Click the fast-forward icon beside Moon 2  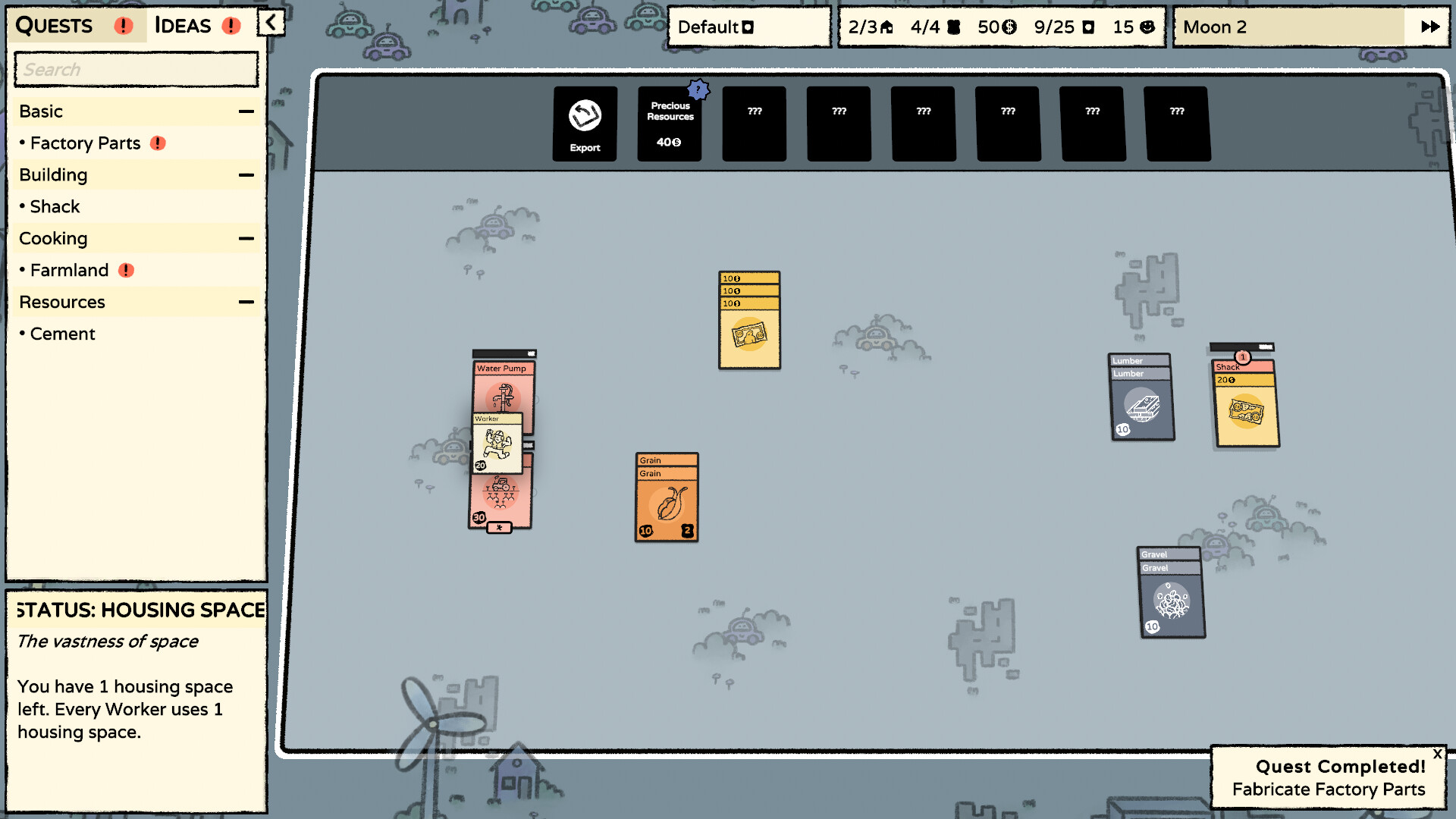pyautogui.click(x=1429, y=26)
